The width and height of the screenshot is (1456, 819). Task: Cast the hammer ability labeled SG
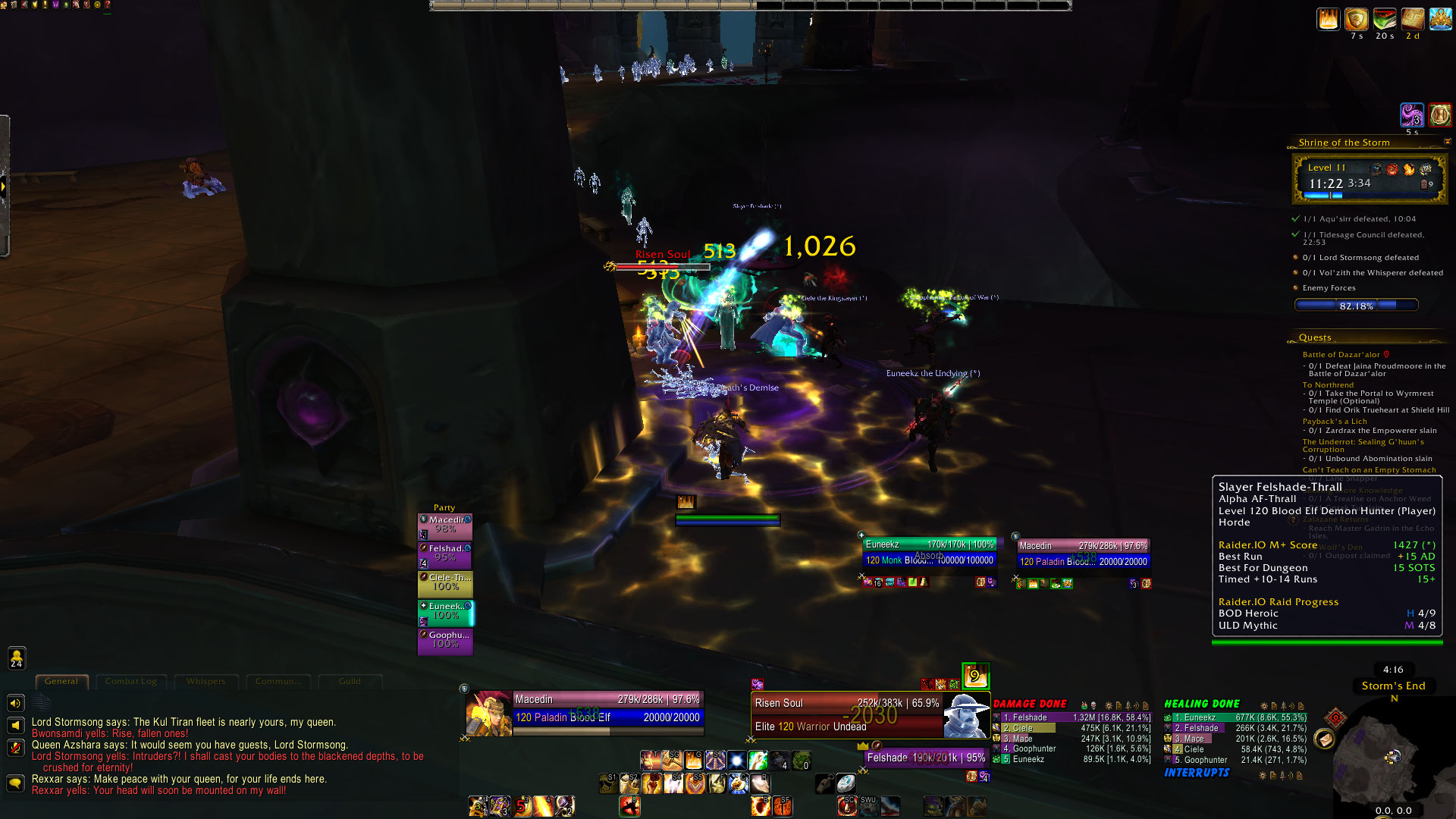[x=672, y=760]
